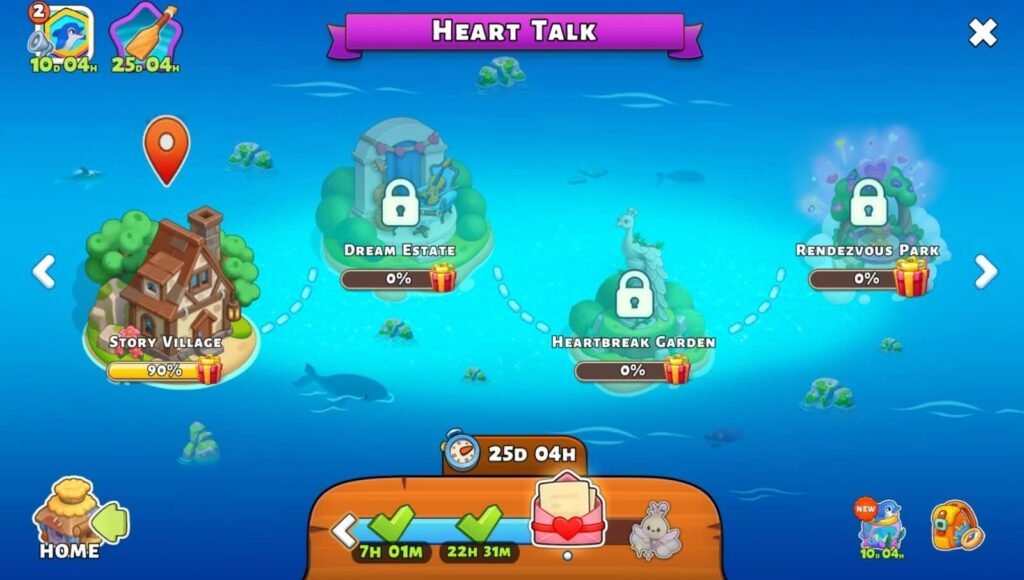1024x580 pixels.
Task: Tap the Heartbreak Garden gift box
Action: click(x=677, y=370)
